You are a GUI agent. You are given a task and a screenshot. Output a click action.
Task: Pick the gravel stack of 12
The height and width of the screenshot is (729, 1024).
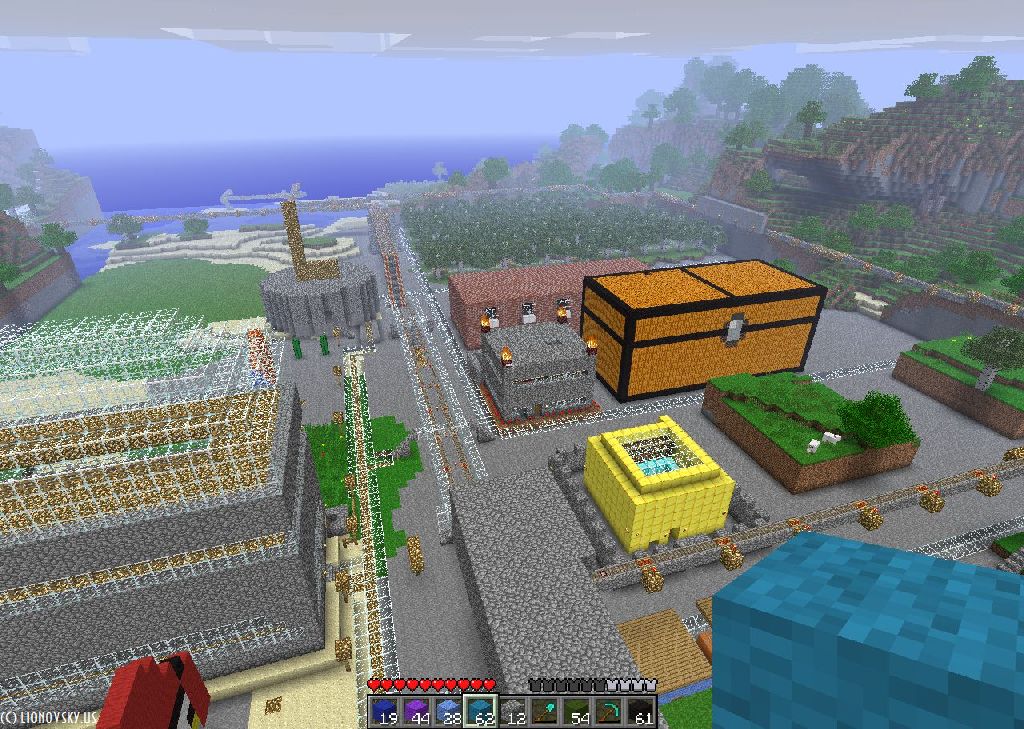tap(513, 711)
